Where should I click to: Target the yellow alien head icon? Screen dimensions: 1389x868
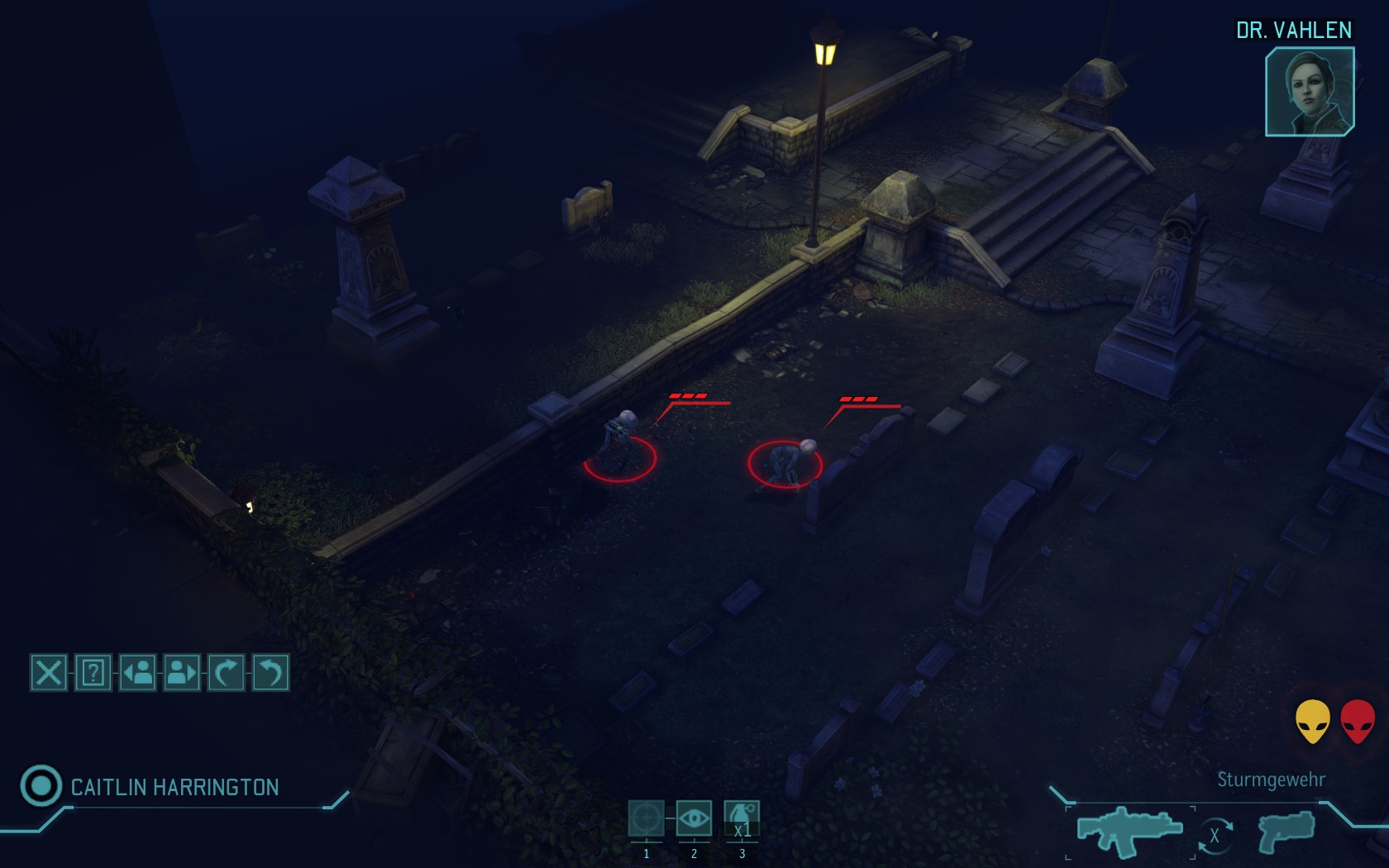coord(1312,722)
